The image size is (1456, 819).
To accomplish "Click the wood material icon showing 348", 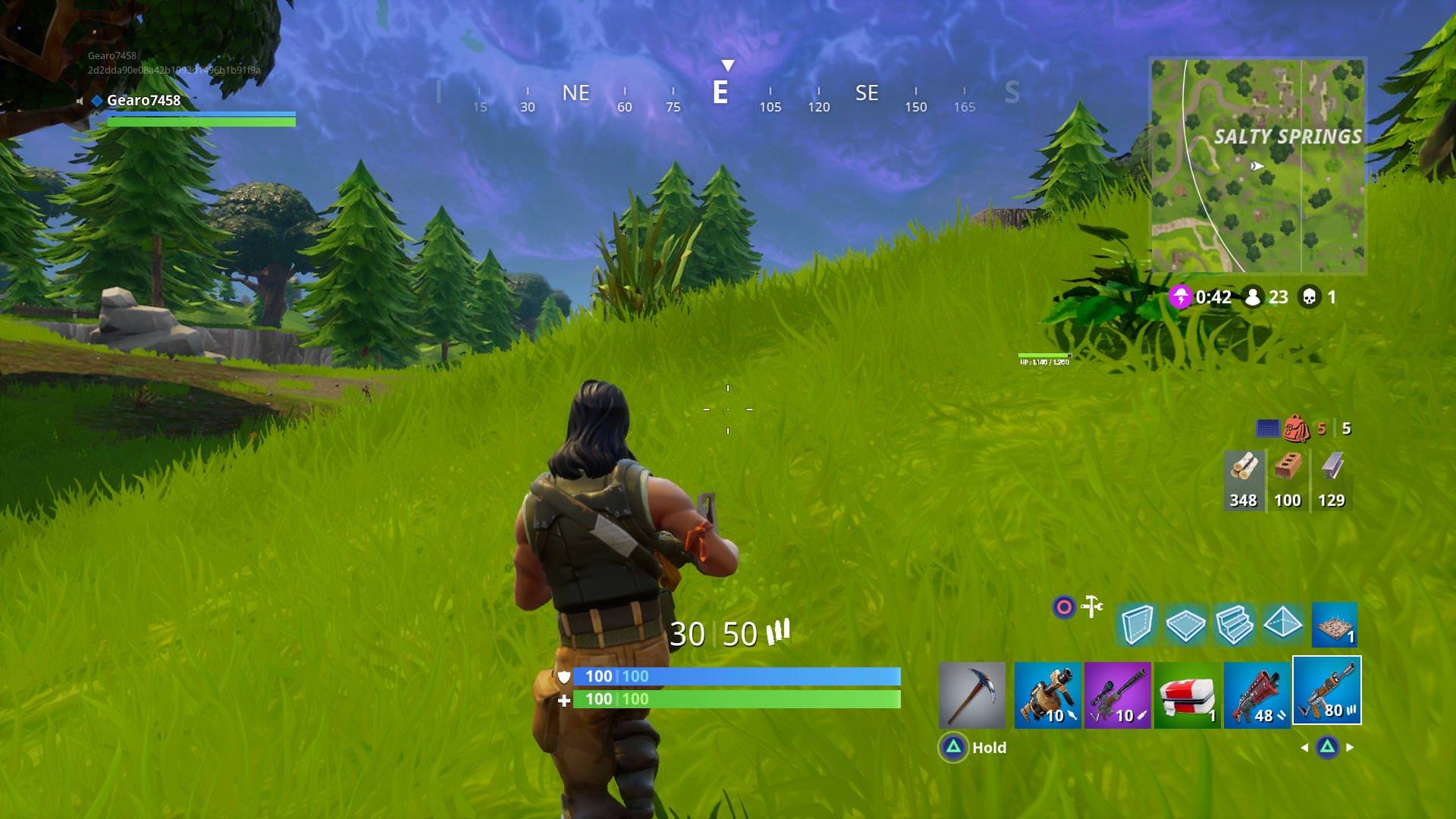I will (1244, 478).
